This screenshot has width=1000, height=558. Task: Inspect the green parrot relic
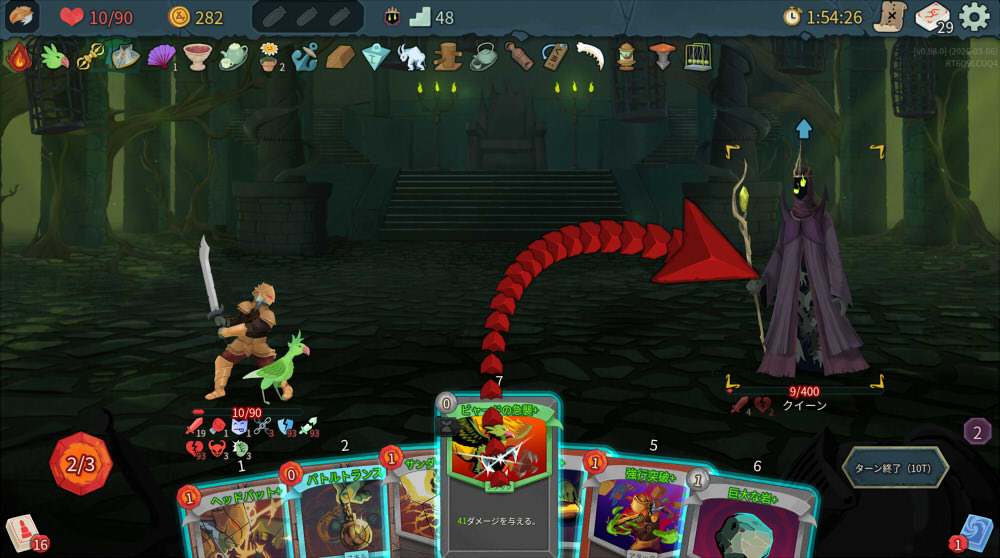[54, 57]
